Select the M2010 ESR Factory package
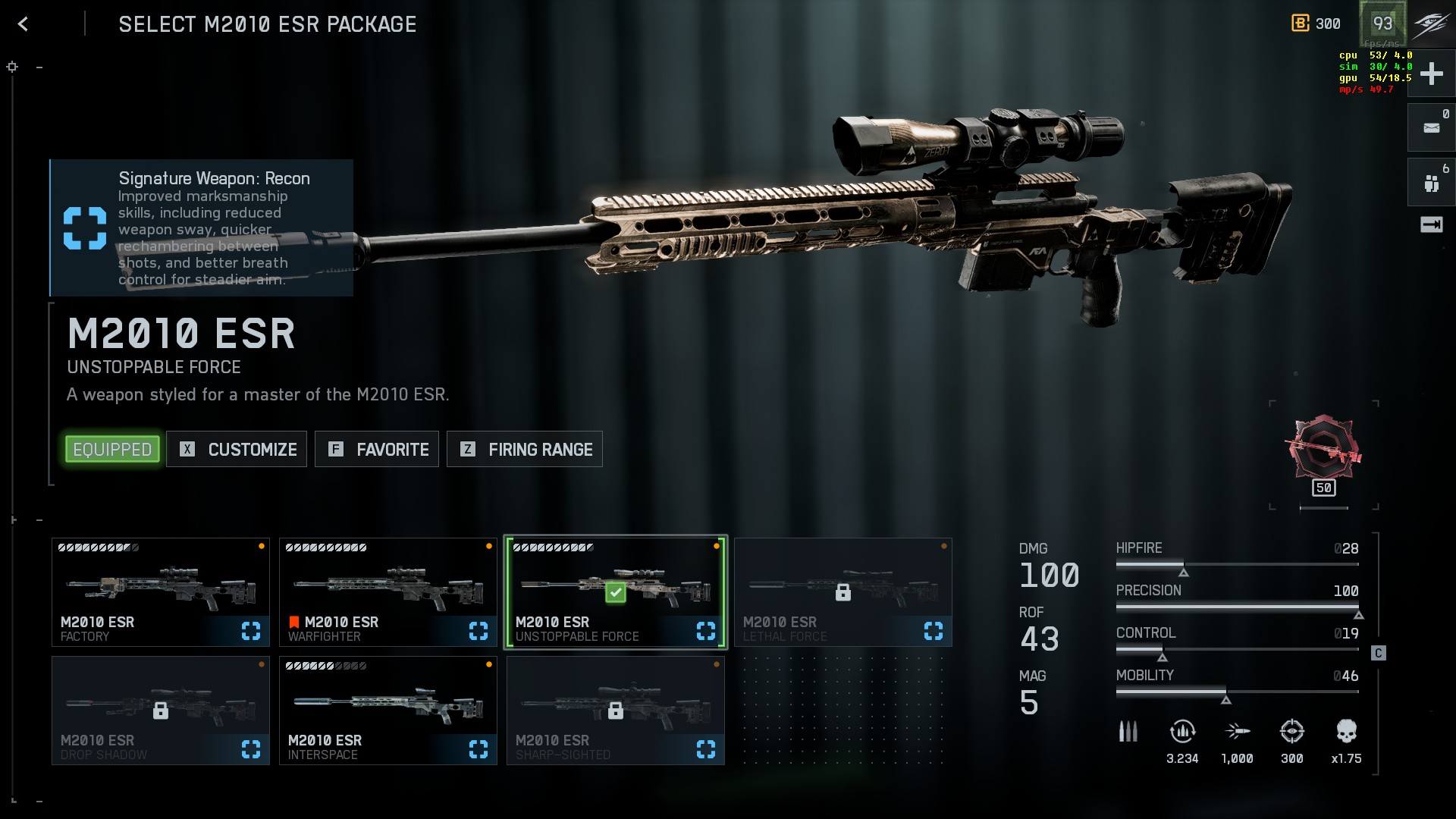This screenshot has width=1456, height=819. [161, 592]
